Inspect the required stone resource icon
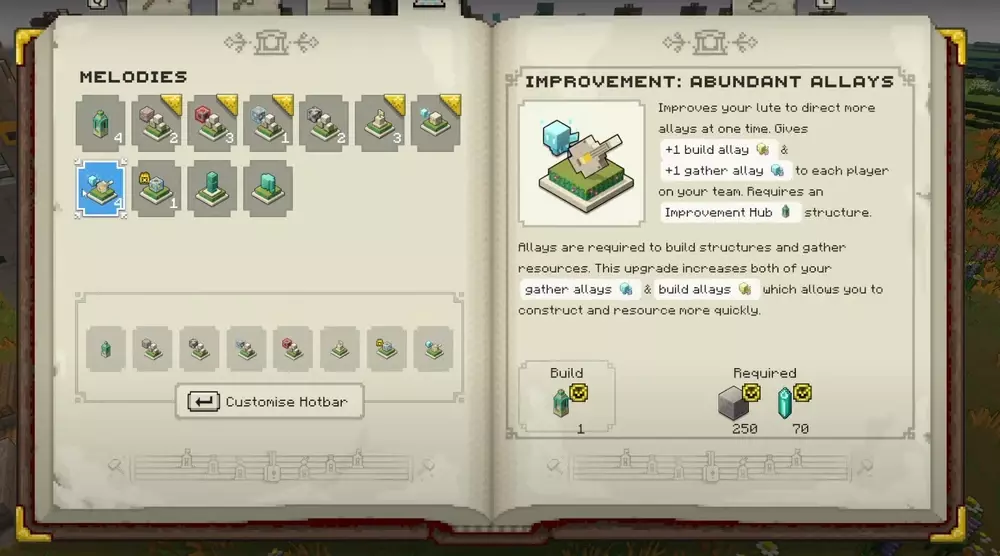The width and height of the screenshot is (1000, 556). [x=736, y=403]
